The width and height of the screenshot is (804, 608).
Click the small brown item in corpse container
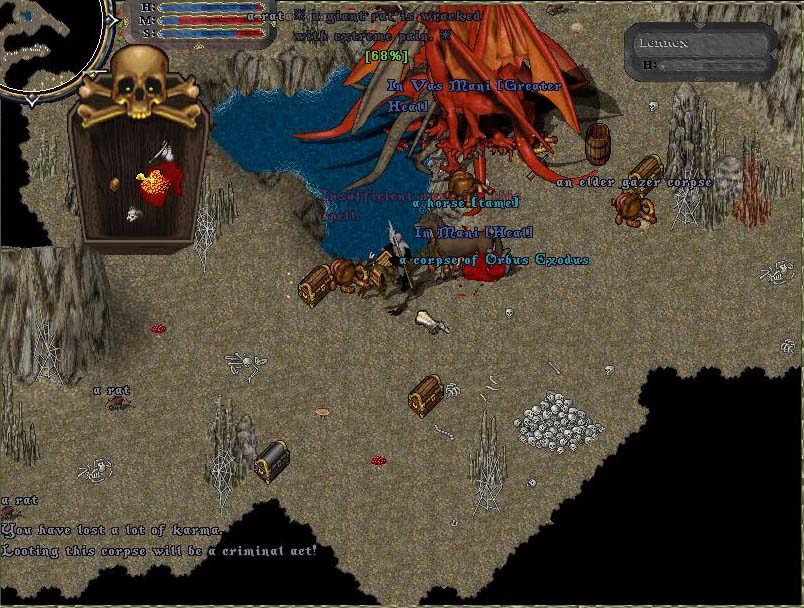coord(115,183)
